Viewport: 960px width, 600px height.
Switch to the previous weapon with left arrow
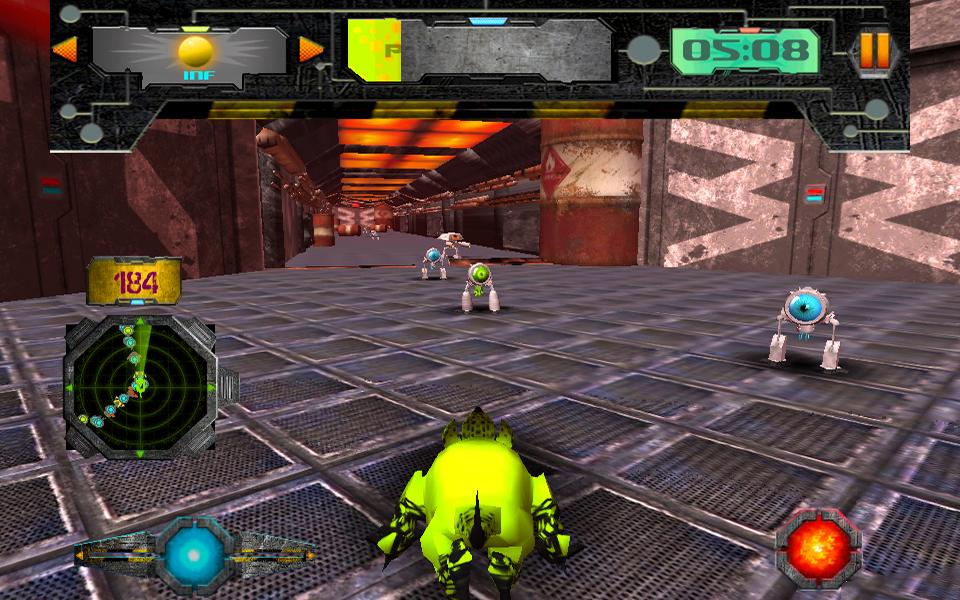click(65, 49)
